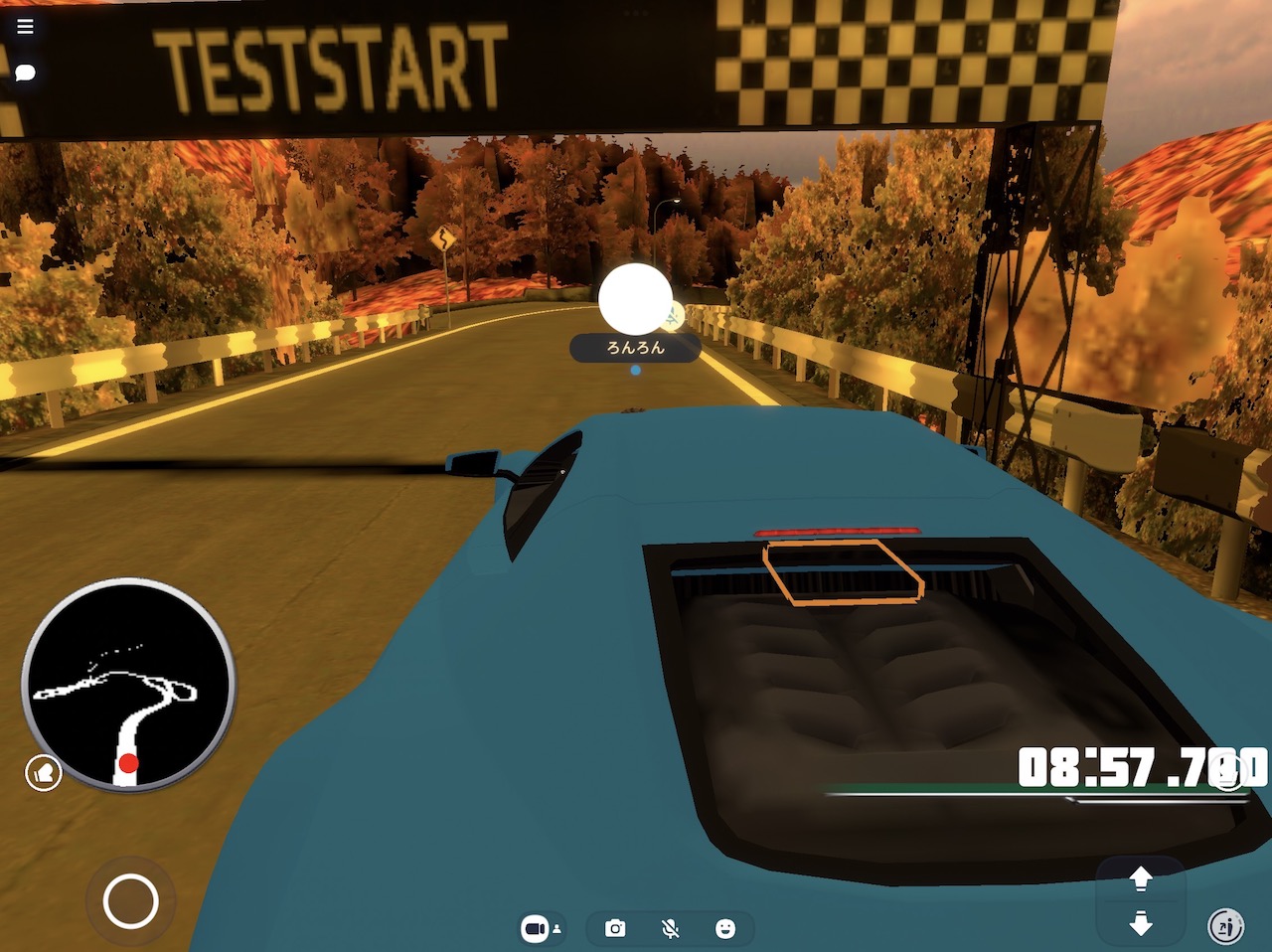Tap the circular joystick control
Image resolution: width=1272 pixels, height=952 pixels.
(130, 900)
